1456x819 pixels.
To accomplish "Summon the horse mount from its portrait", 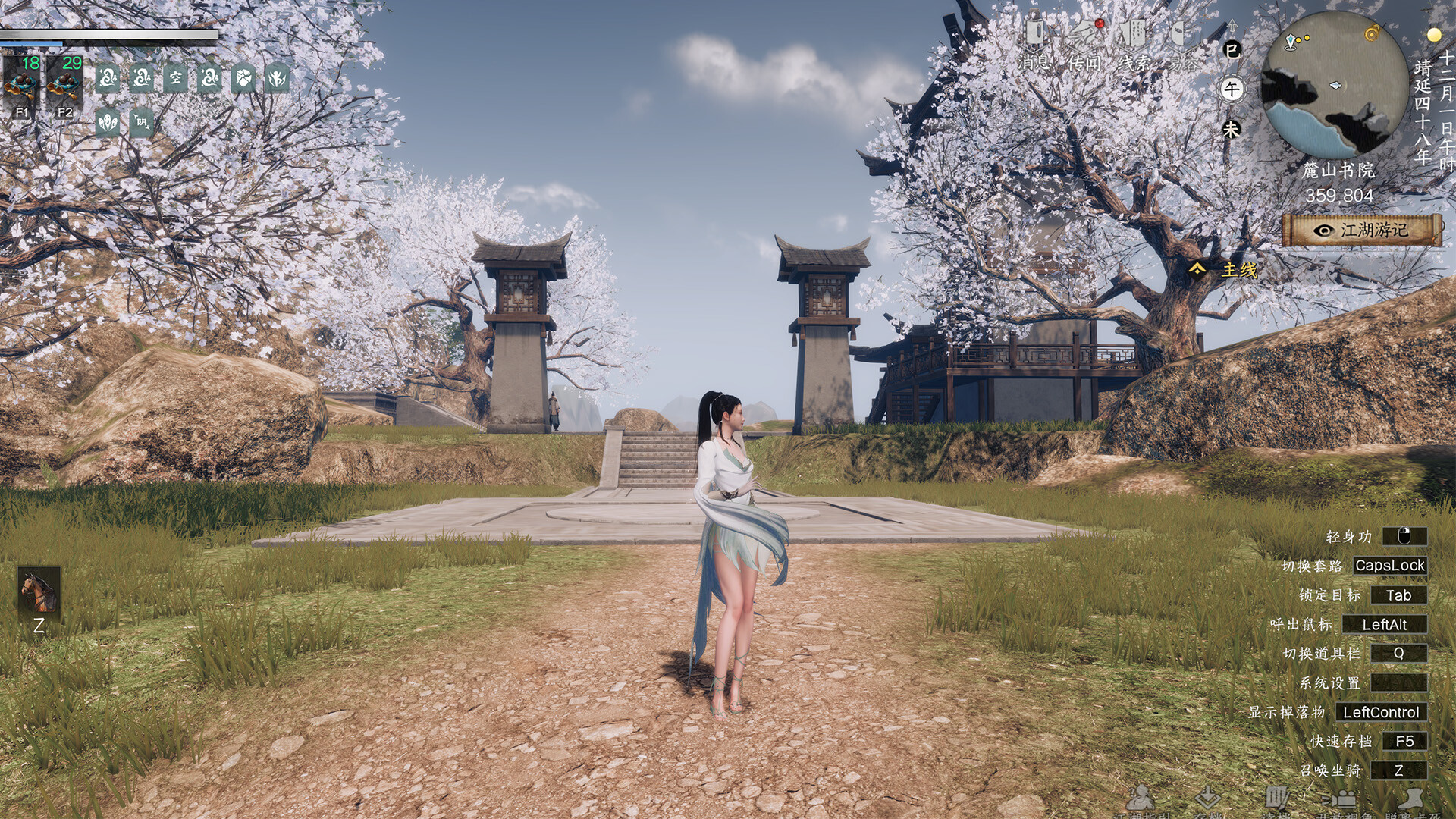I will 39,590.
